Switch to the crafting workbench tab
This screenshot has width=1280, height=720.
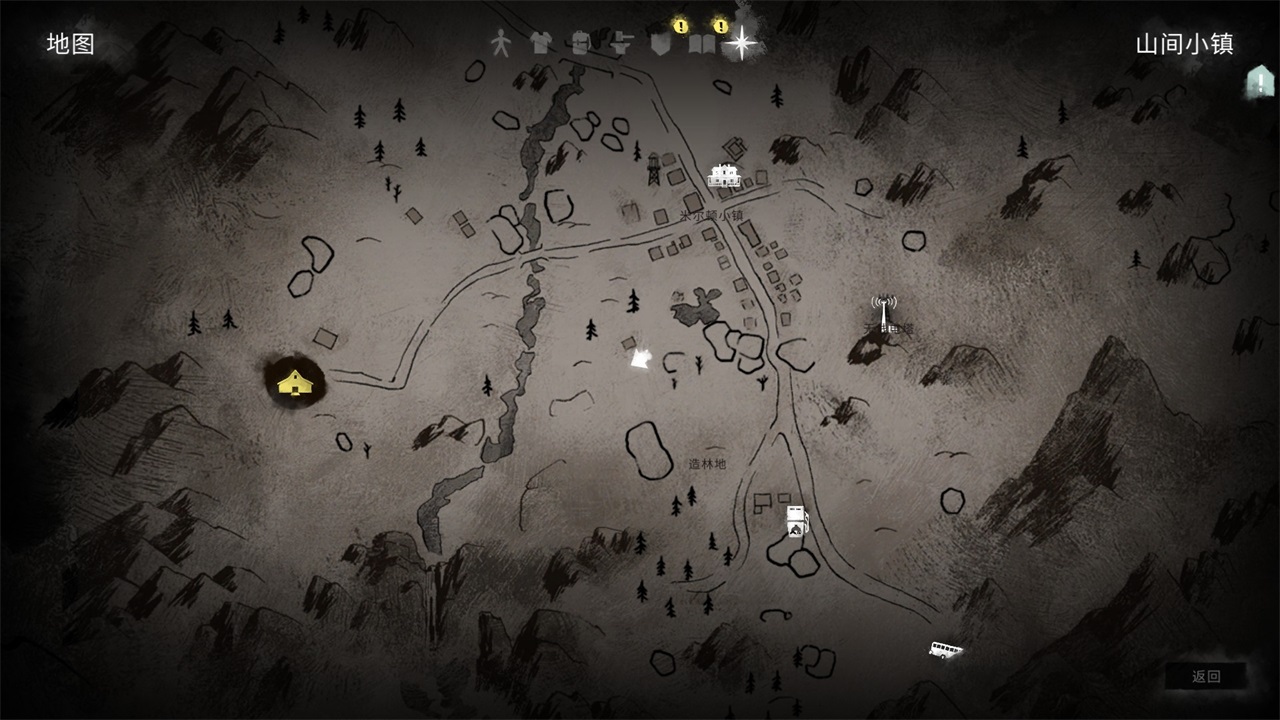click(x=621, y=43)
